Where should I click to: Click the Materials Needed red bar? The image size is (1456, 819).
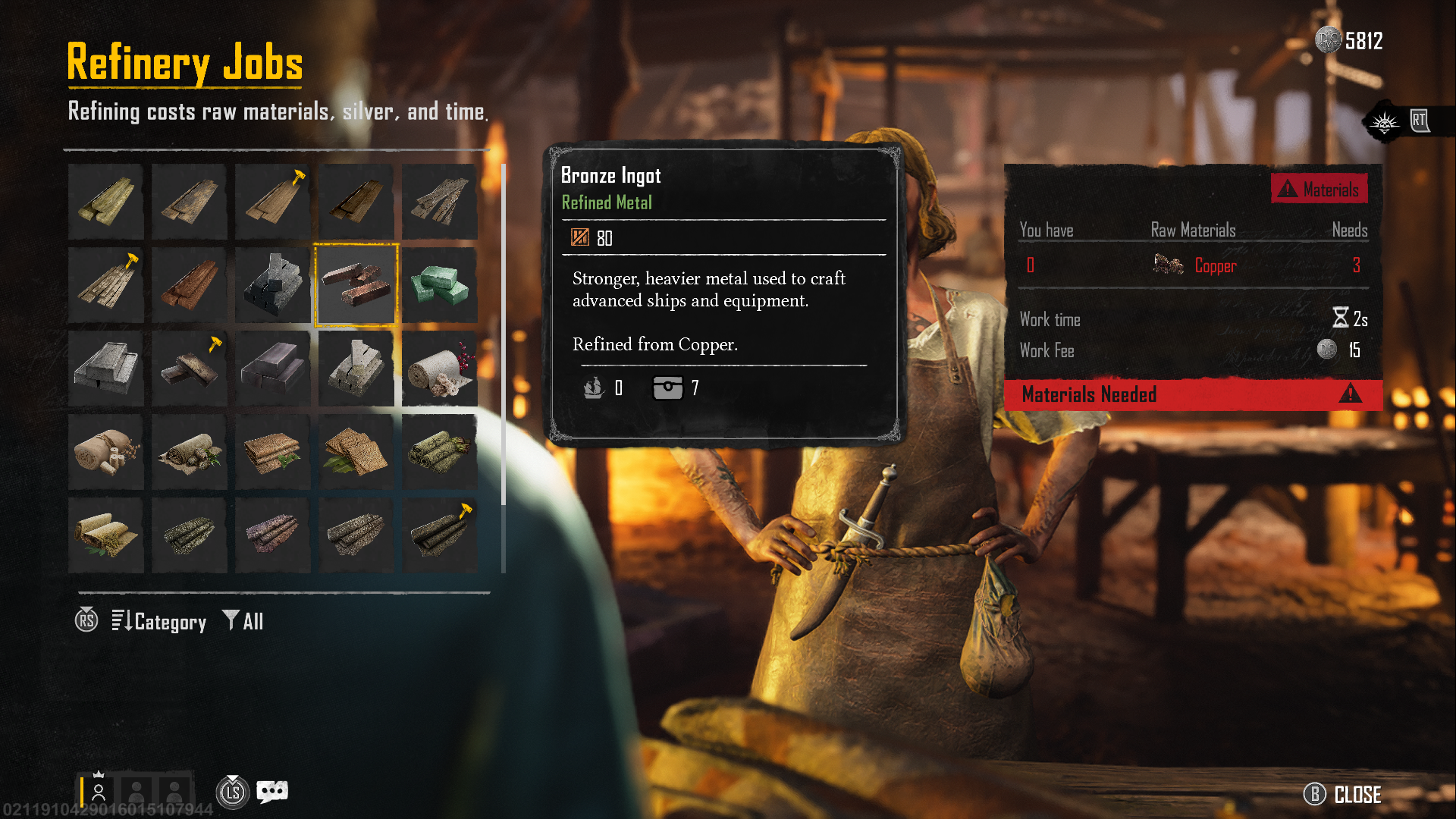(1192, 394)
